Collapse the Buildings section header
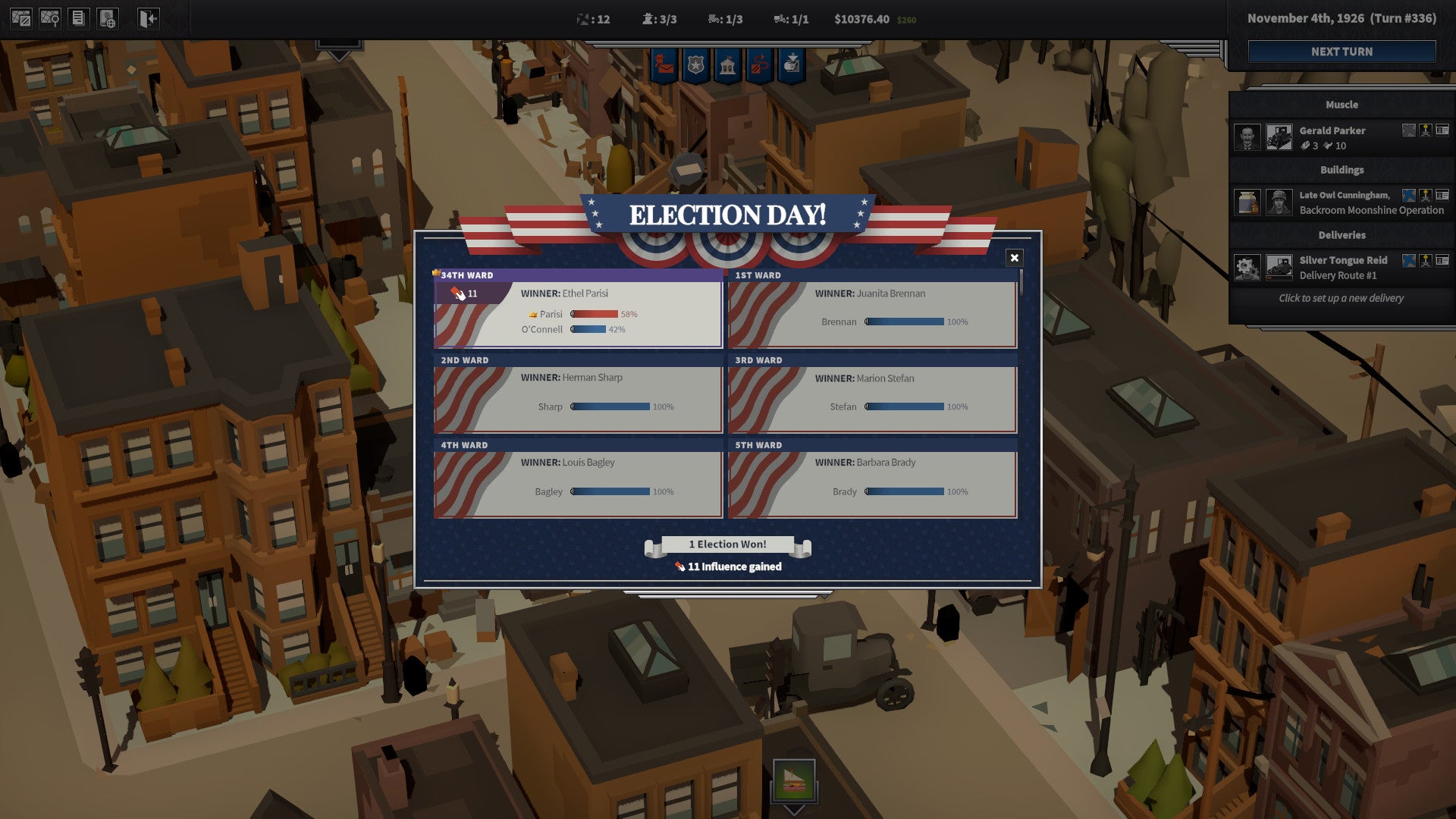Viewport: 1456px width, 819px height. tap(1342, 170)
